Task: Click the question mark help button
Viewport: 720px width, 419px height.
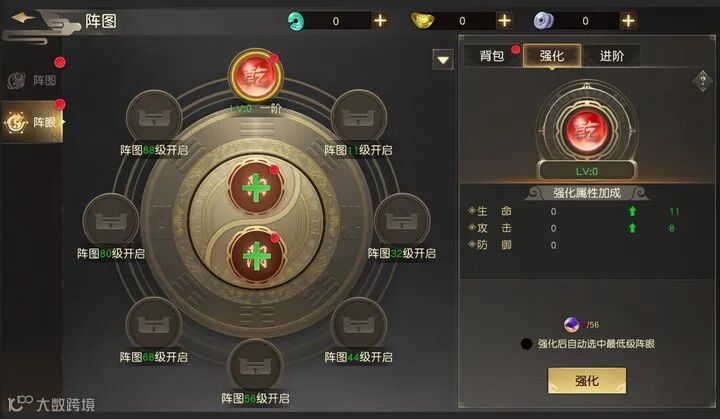Action: (701, 83)
